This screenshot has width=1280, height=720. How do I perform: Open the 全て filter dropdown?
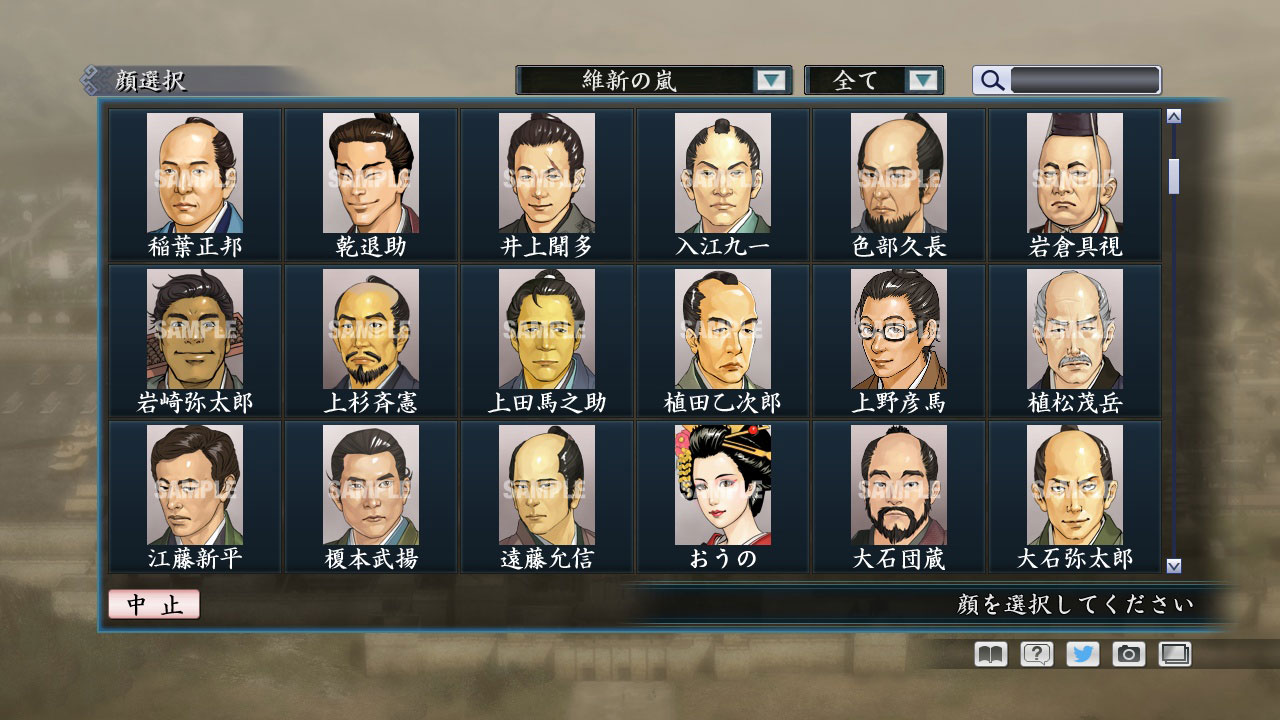click(861, 80)
